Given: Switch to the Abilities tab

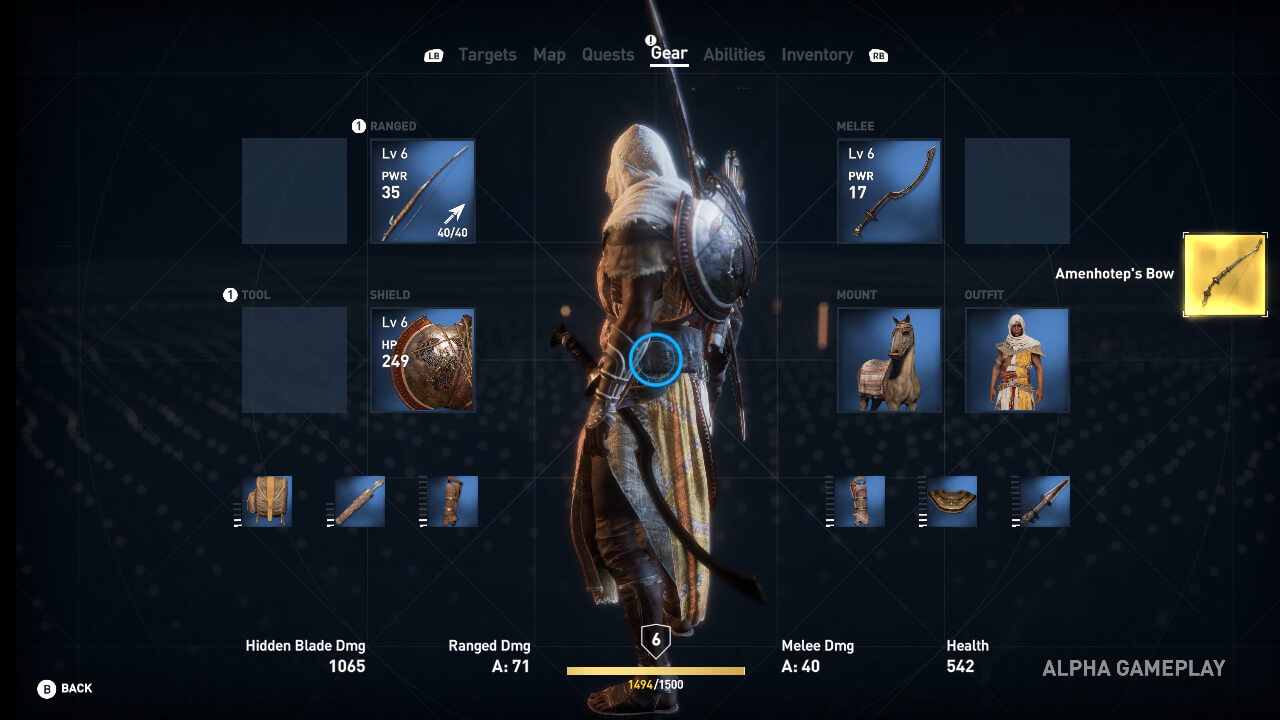Looking at the screenshot, I should [x=734, y=55].
